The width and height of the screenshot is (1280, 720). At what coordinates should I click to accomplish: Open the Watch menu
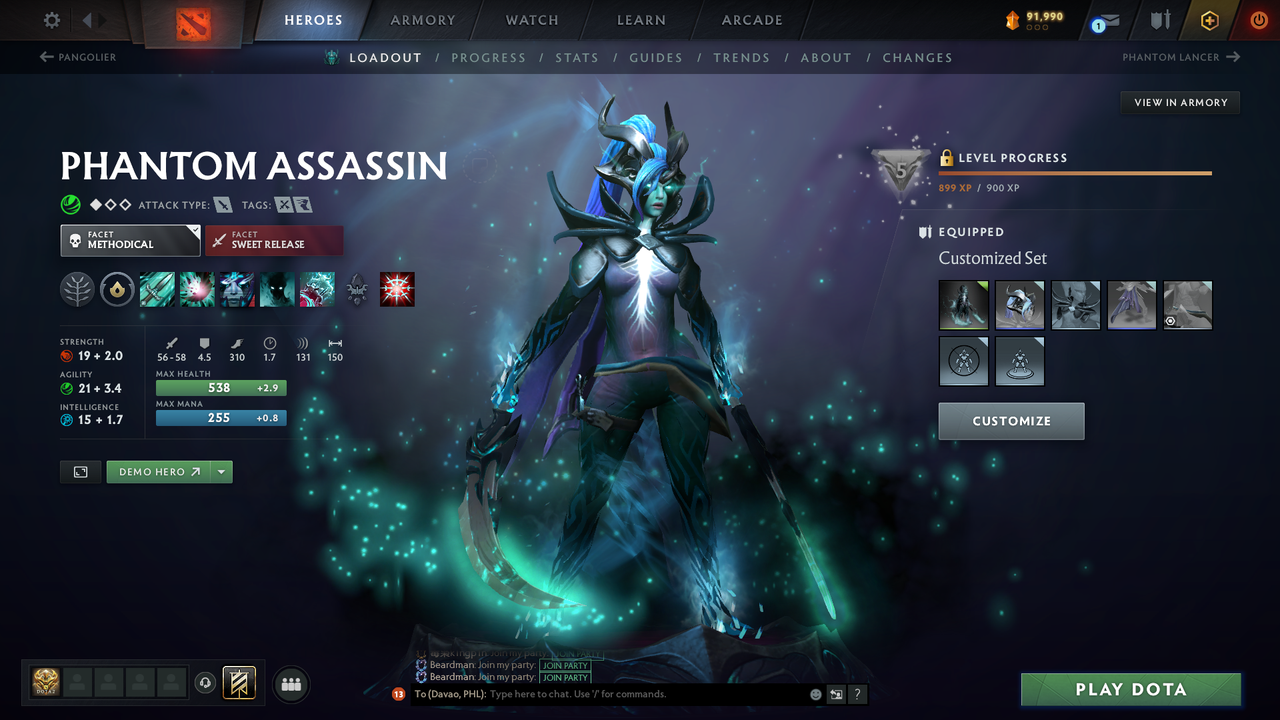click(x=531, y=19)
